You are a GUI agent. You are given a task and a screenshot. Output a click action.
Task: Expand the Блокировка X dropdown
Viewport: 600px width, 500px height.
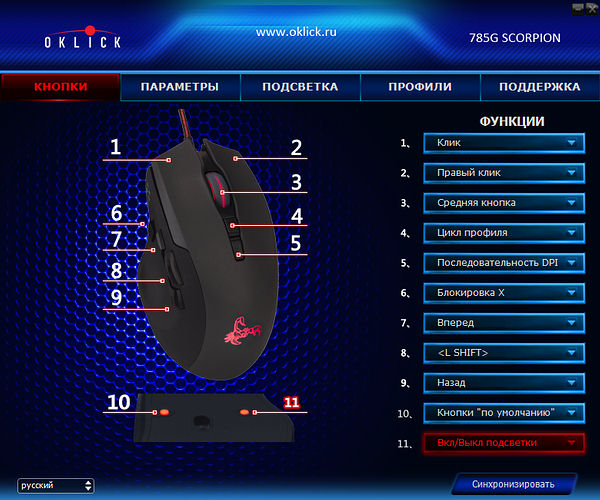(503, 293)
